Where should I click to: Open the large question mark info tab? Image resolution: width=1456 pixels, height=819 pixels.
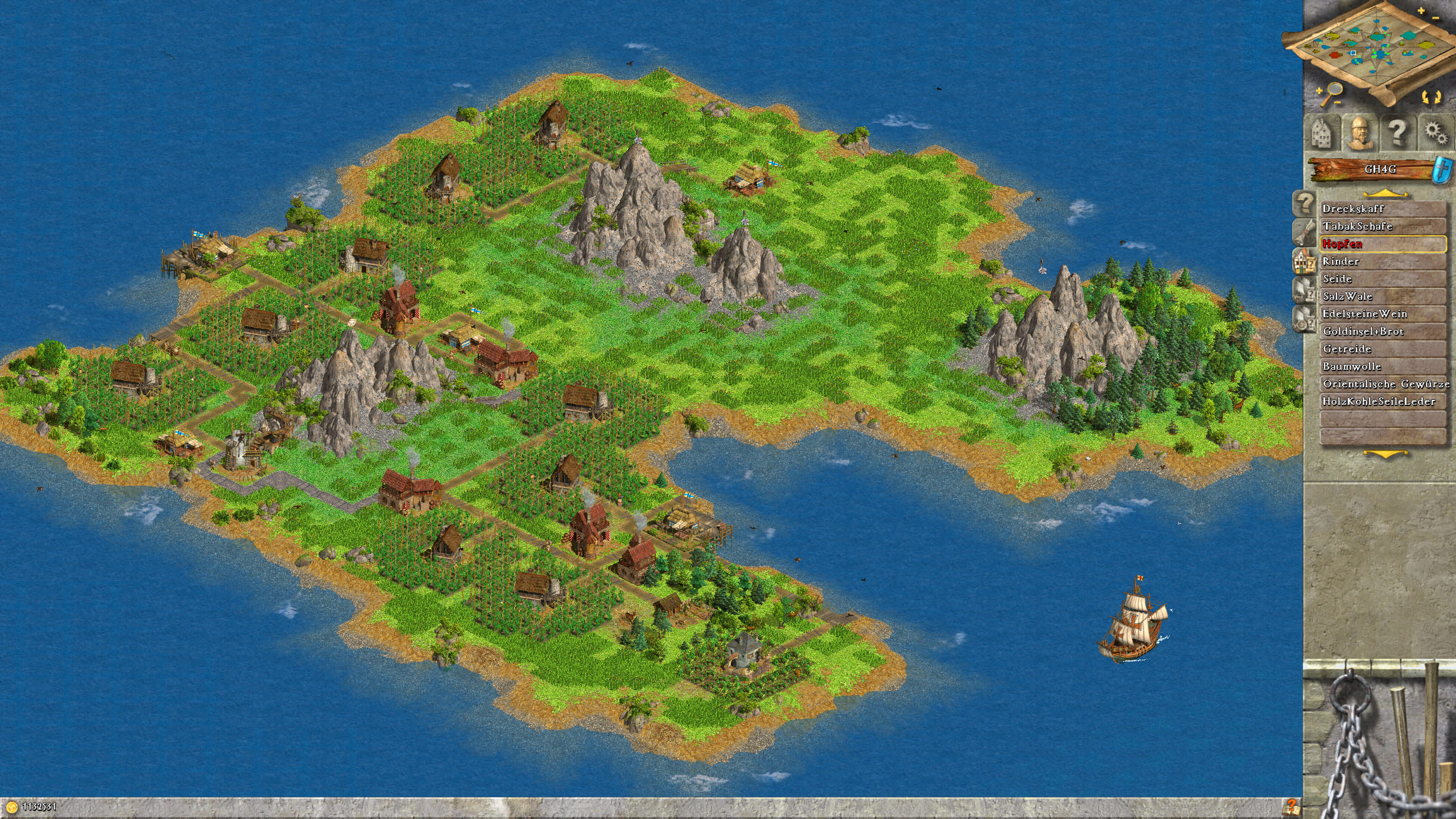(1397, 133)
